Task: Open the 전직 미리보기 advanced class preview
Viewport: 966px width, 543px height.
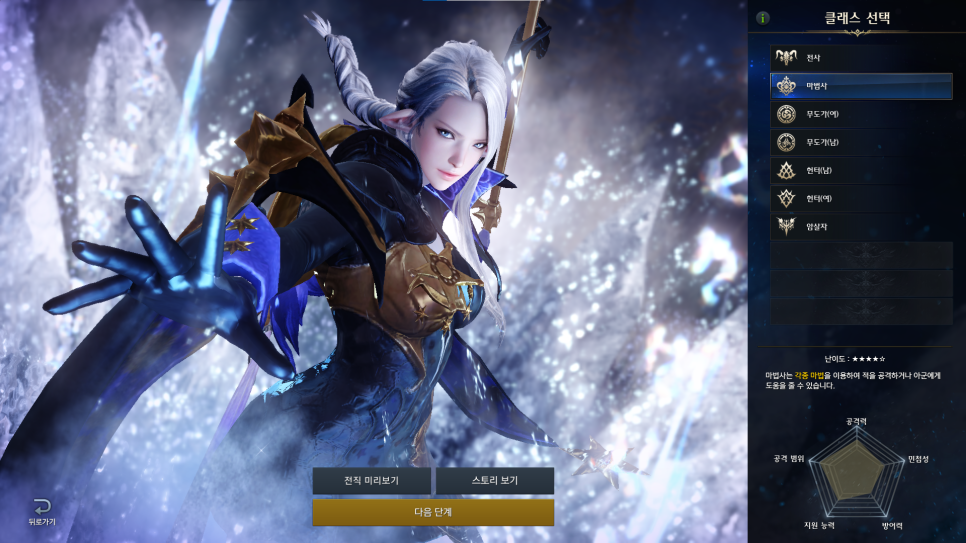Action: point(371,481)
